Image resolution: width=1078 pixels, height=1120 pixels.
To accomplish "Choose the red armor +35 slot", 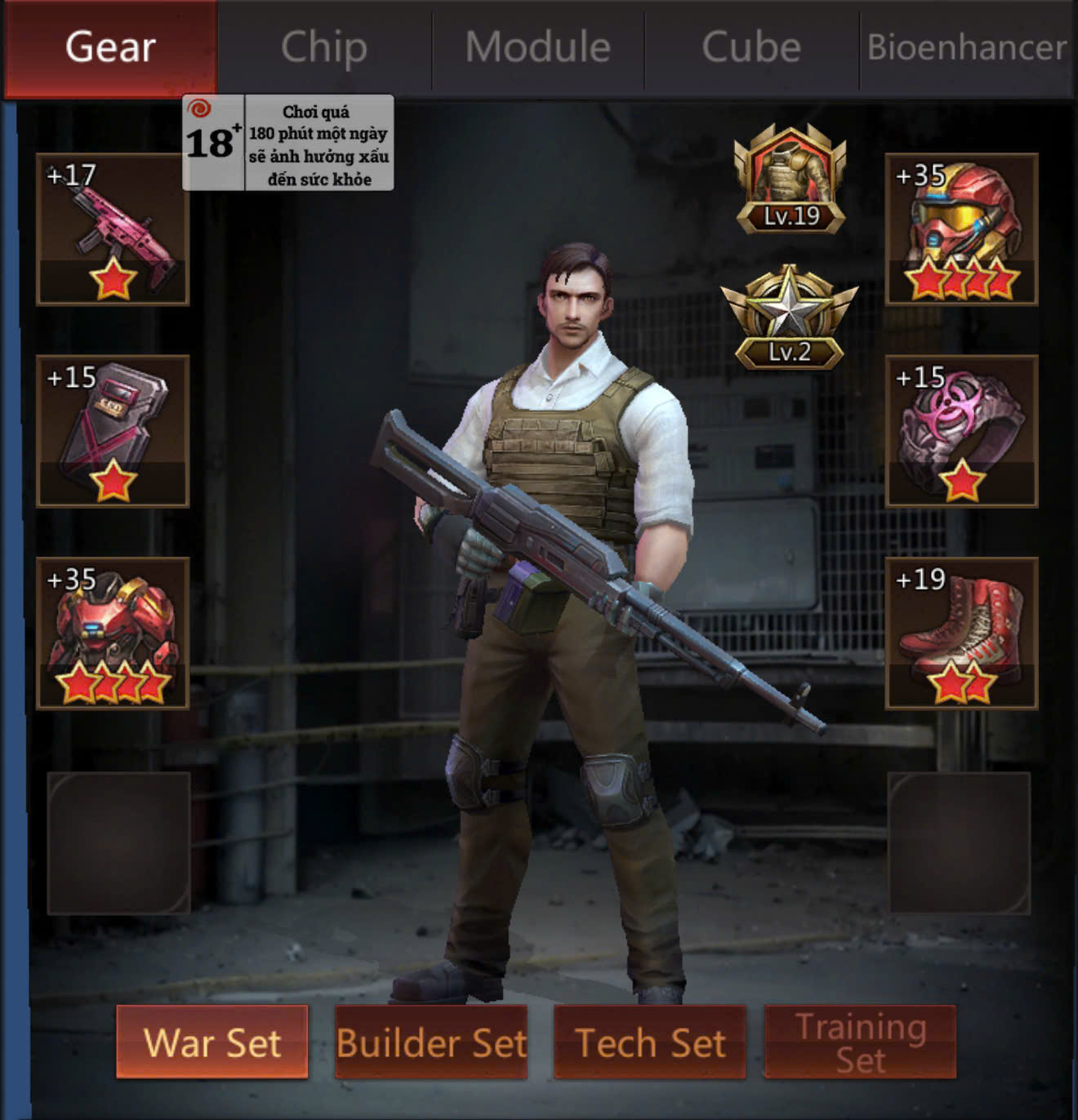I will (114, 633).
